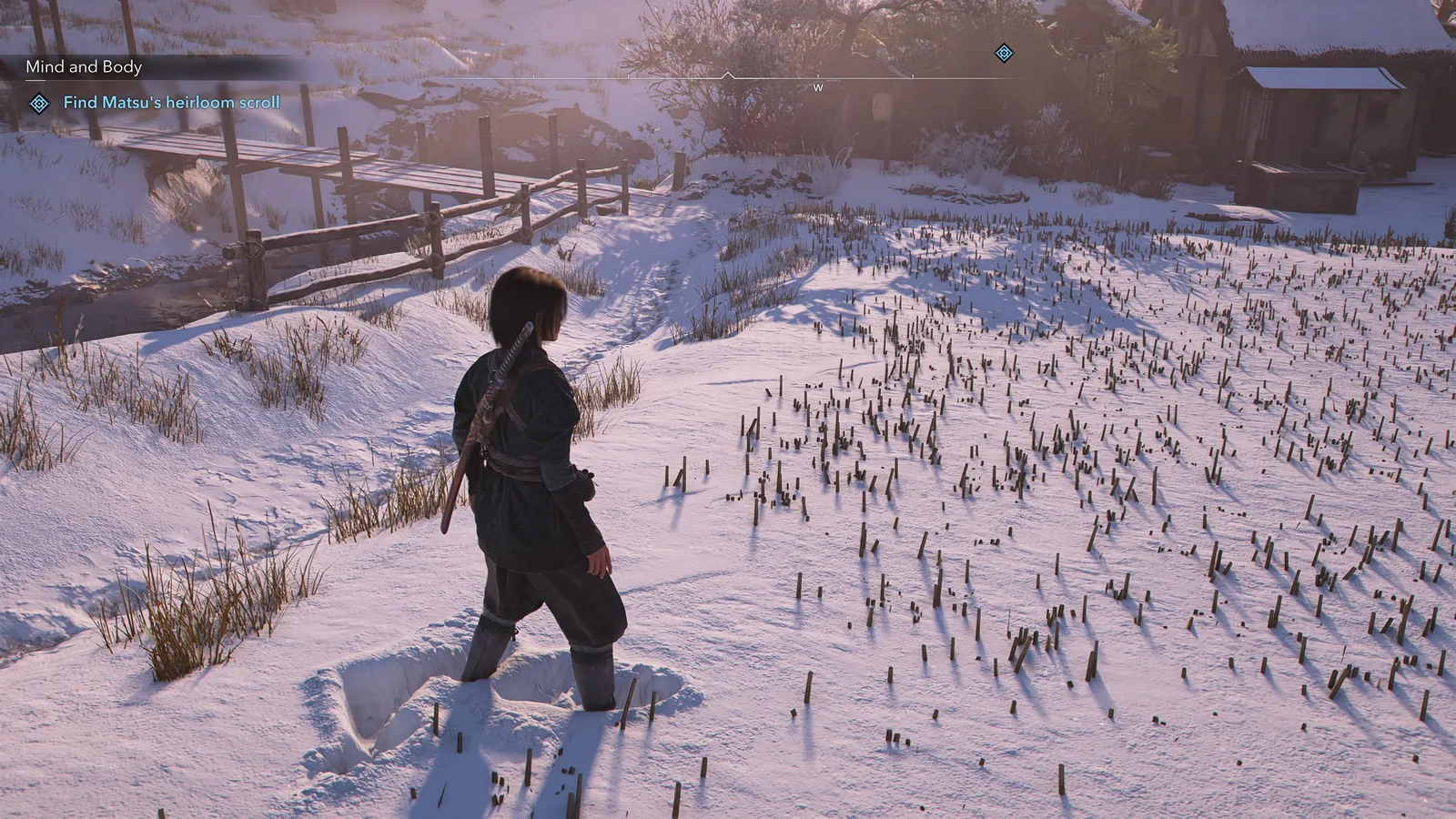Click the Mind and Body quest title
The width and height of the screenshot is (1456, 819).
[84, 66]
